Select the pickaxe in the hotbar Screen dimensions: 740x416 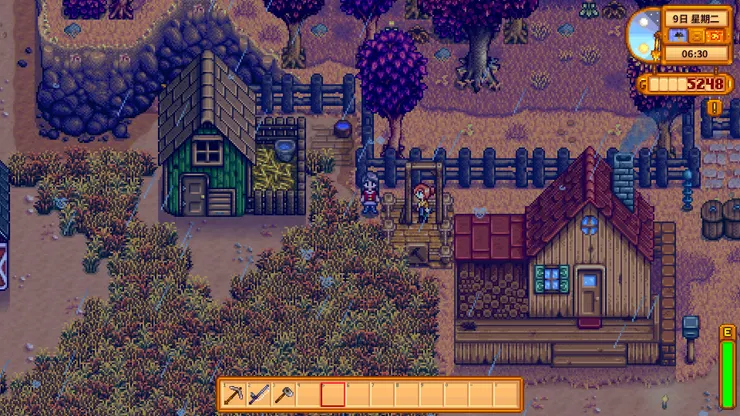coord(235,394)
